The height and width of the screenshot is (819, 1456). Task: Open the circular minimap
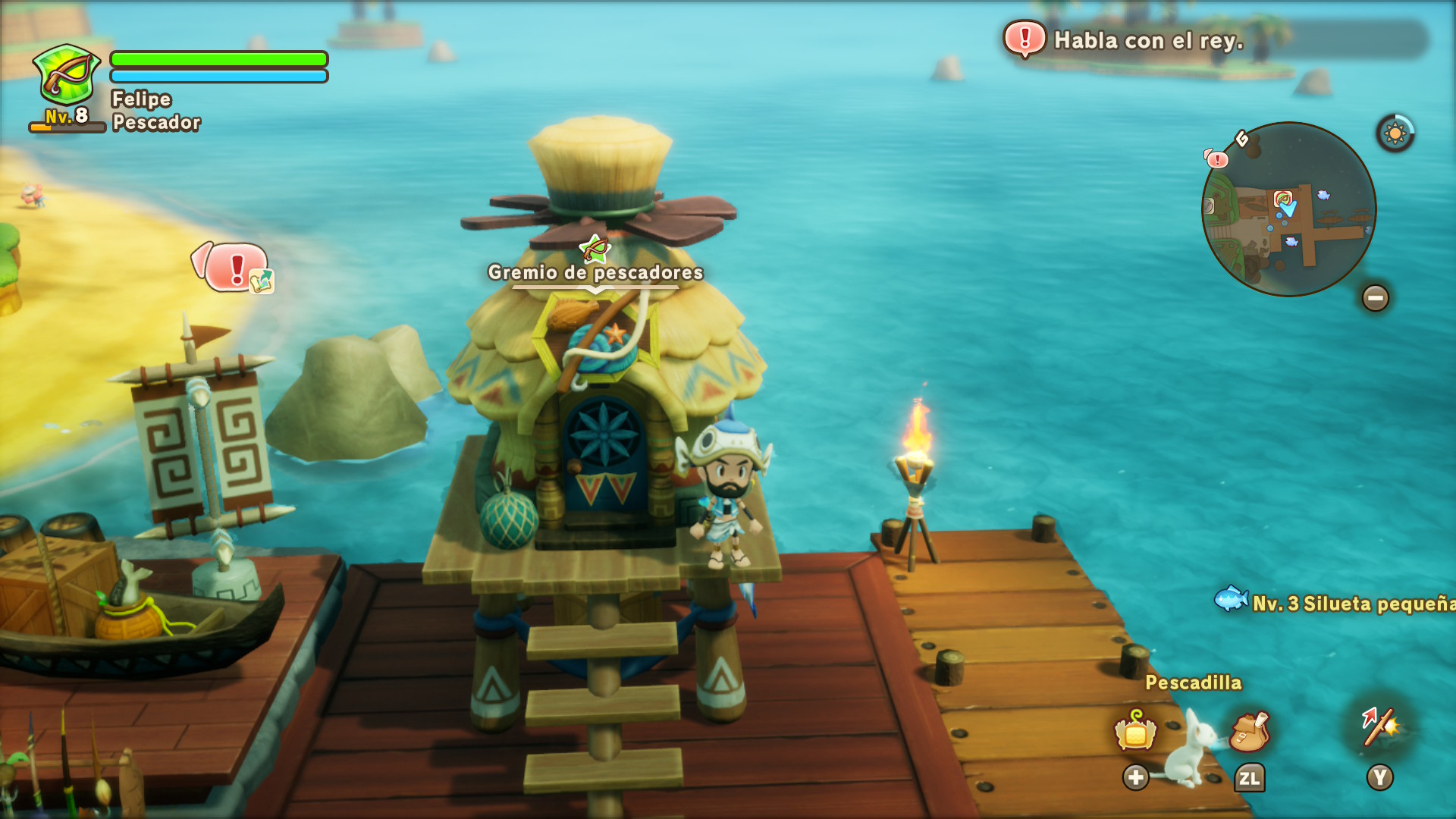(x=1288, y=209)
